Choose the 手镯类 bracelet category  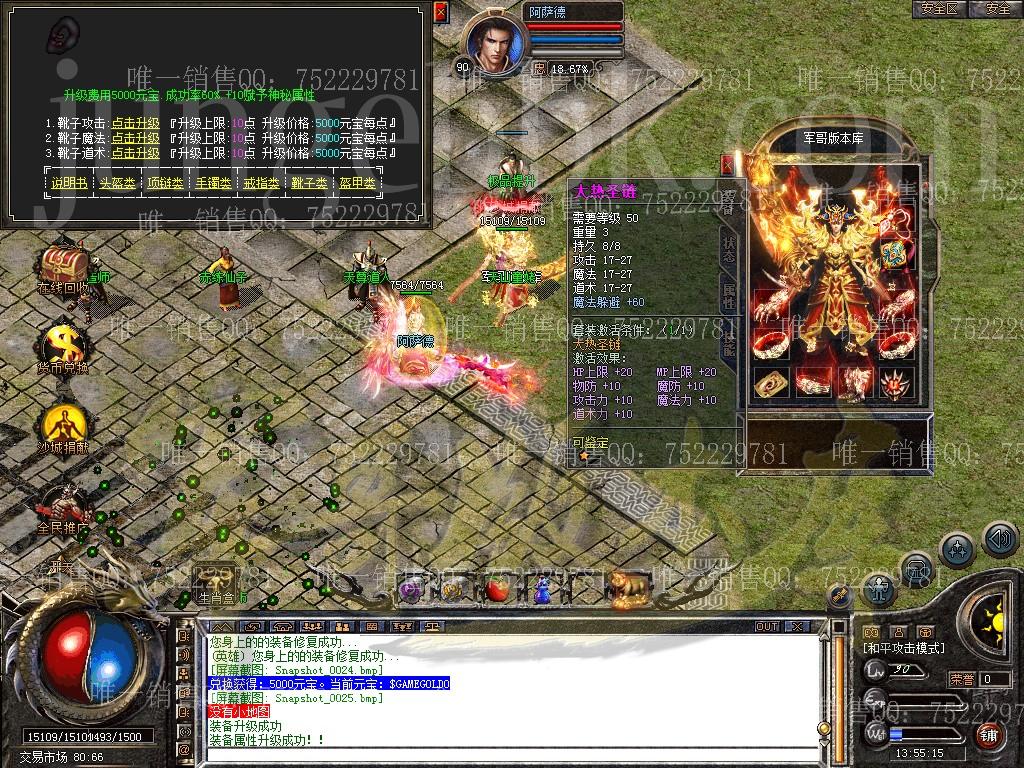pos(214,184)
